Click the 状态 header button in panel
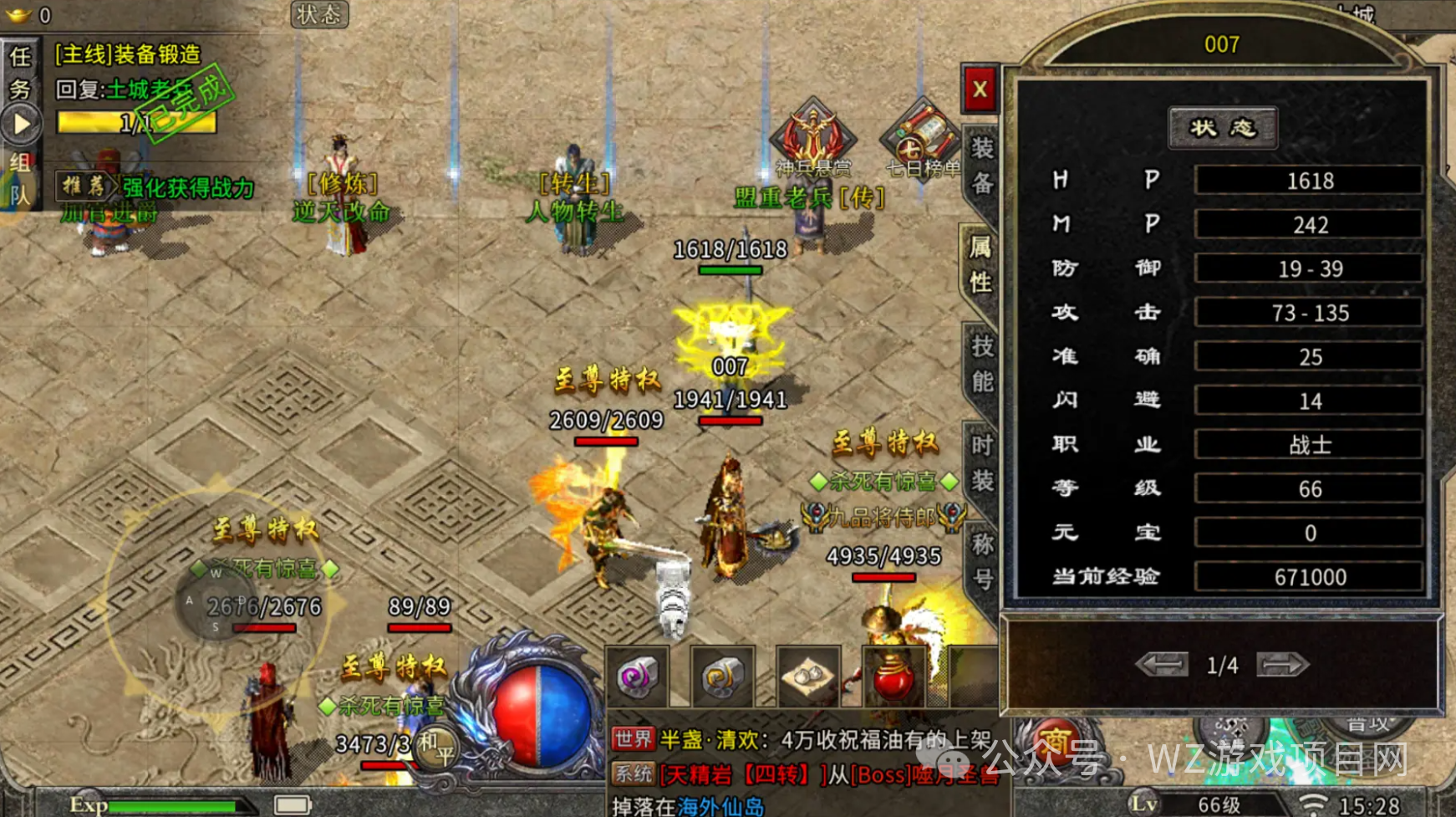 [x=1222, y=128]
